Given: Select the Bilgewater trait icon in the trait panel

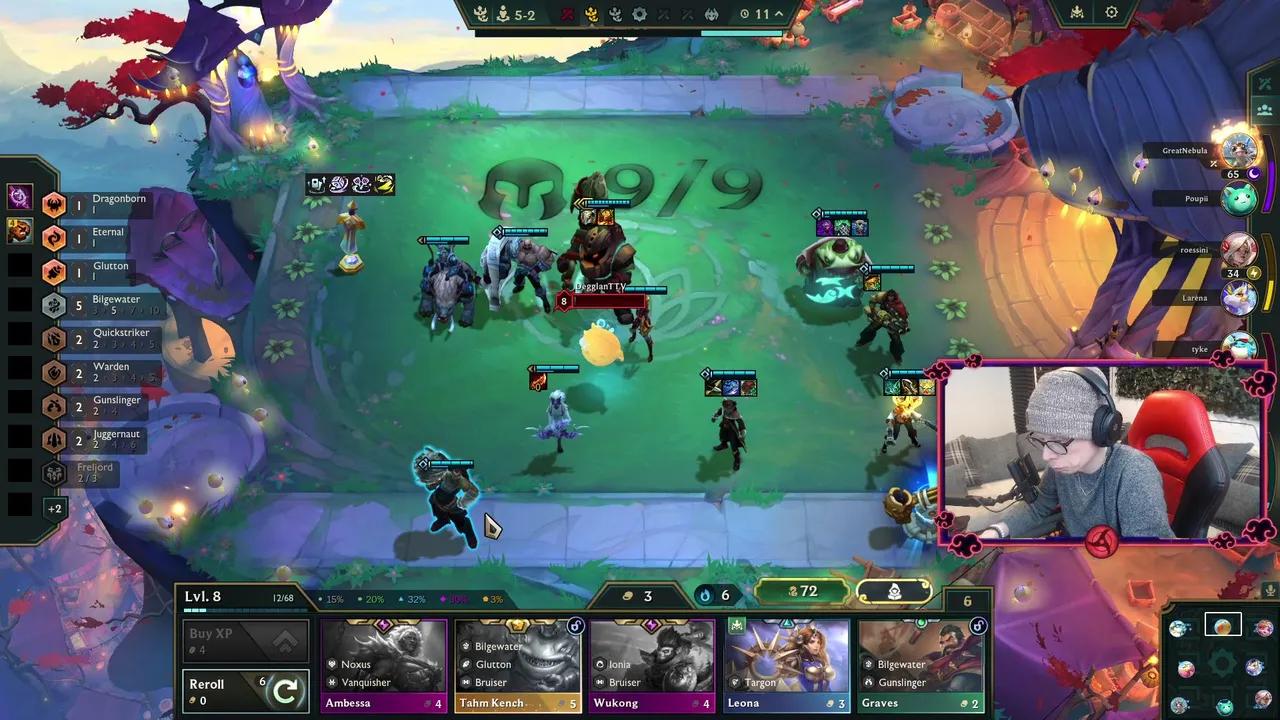Looking at the screenshot, I should click(54, 304).
